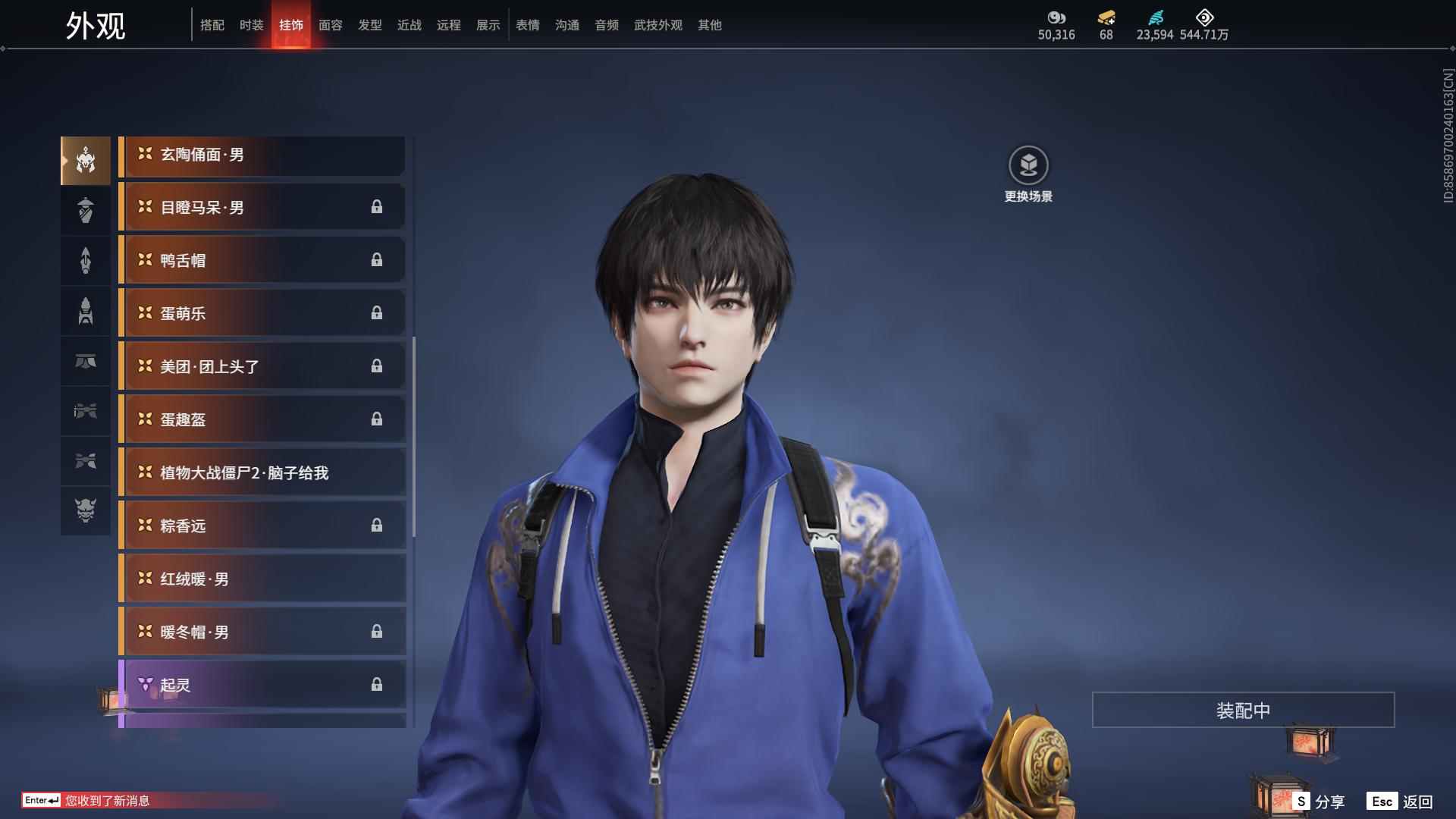Select the arrow pendant accessory category icon
The height and width of the screenshot is (819, 1456).
tap(85, 260)
